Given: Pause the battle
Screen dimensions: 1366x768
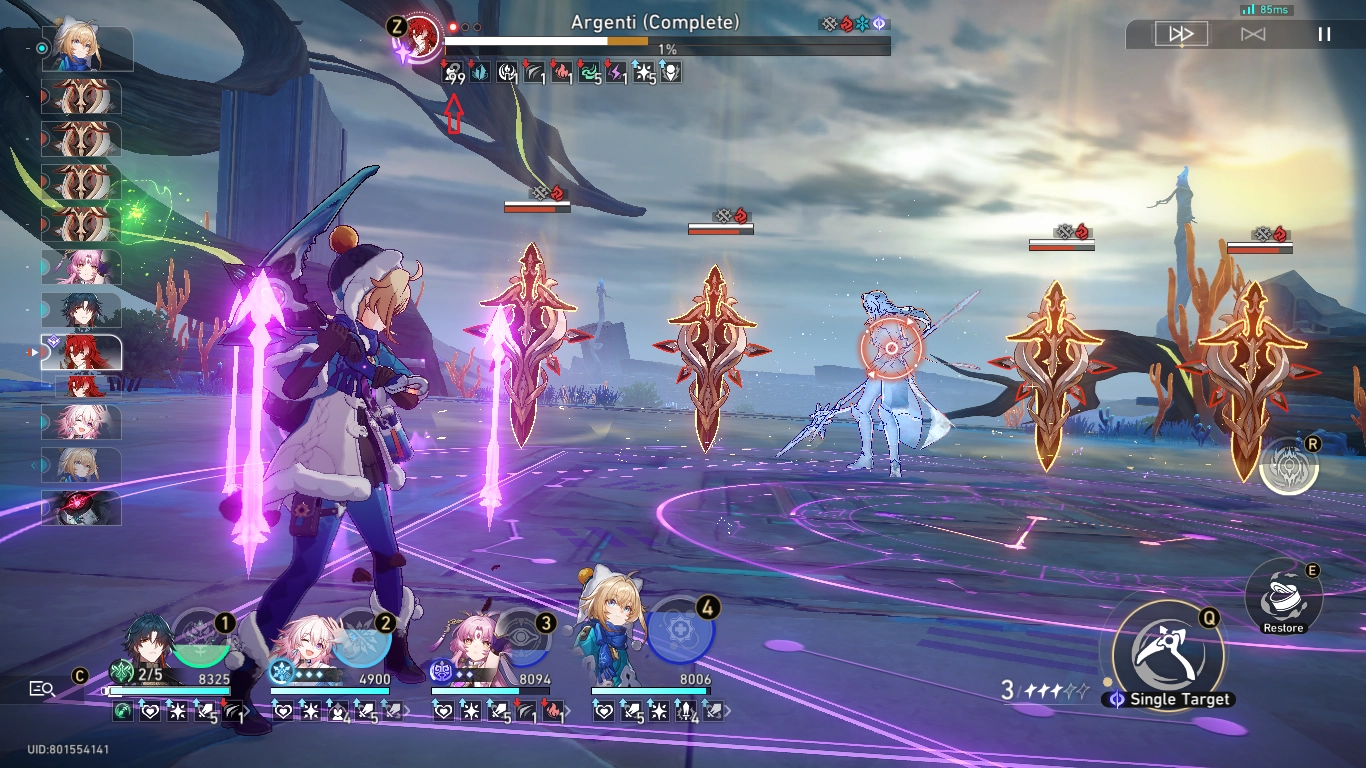Looking at the screenshot, I should (1324, 34).
